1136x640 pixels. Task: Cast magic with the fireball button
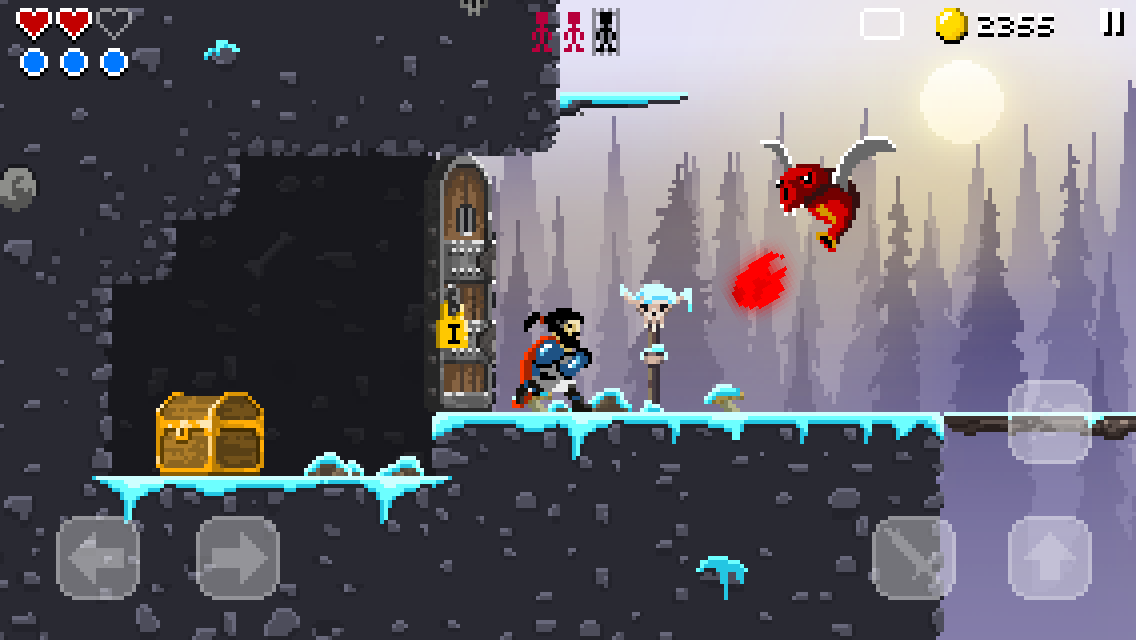tap(1049, 421)
